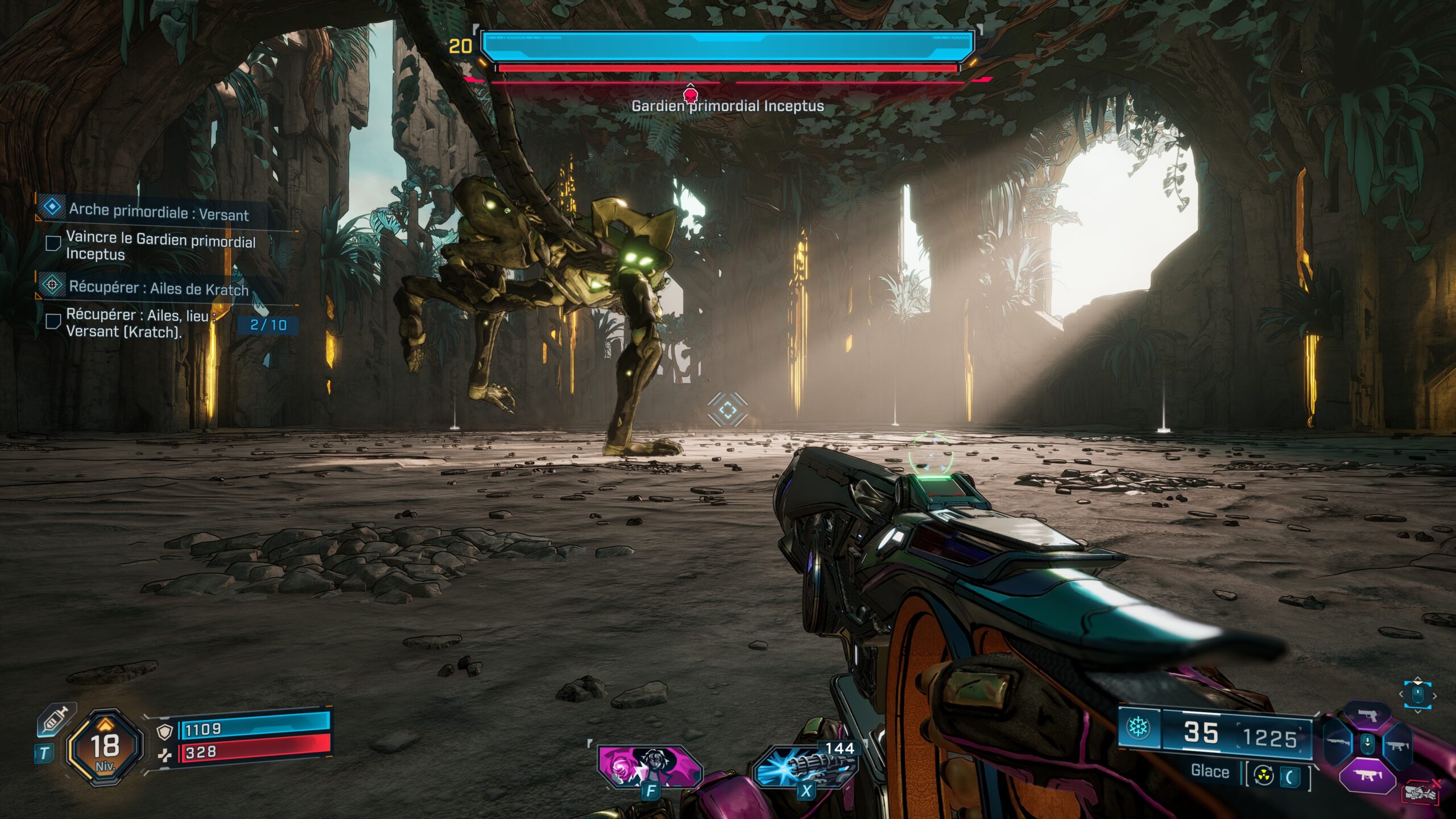1456x819 pixels.
Task: Open the Récupérer : Ailes de Kratch quest
Action: click(158, 288)
